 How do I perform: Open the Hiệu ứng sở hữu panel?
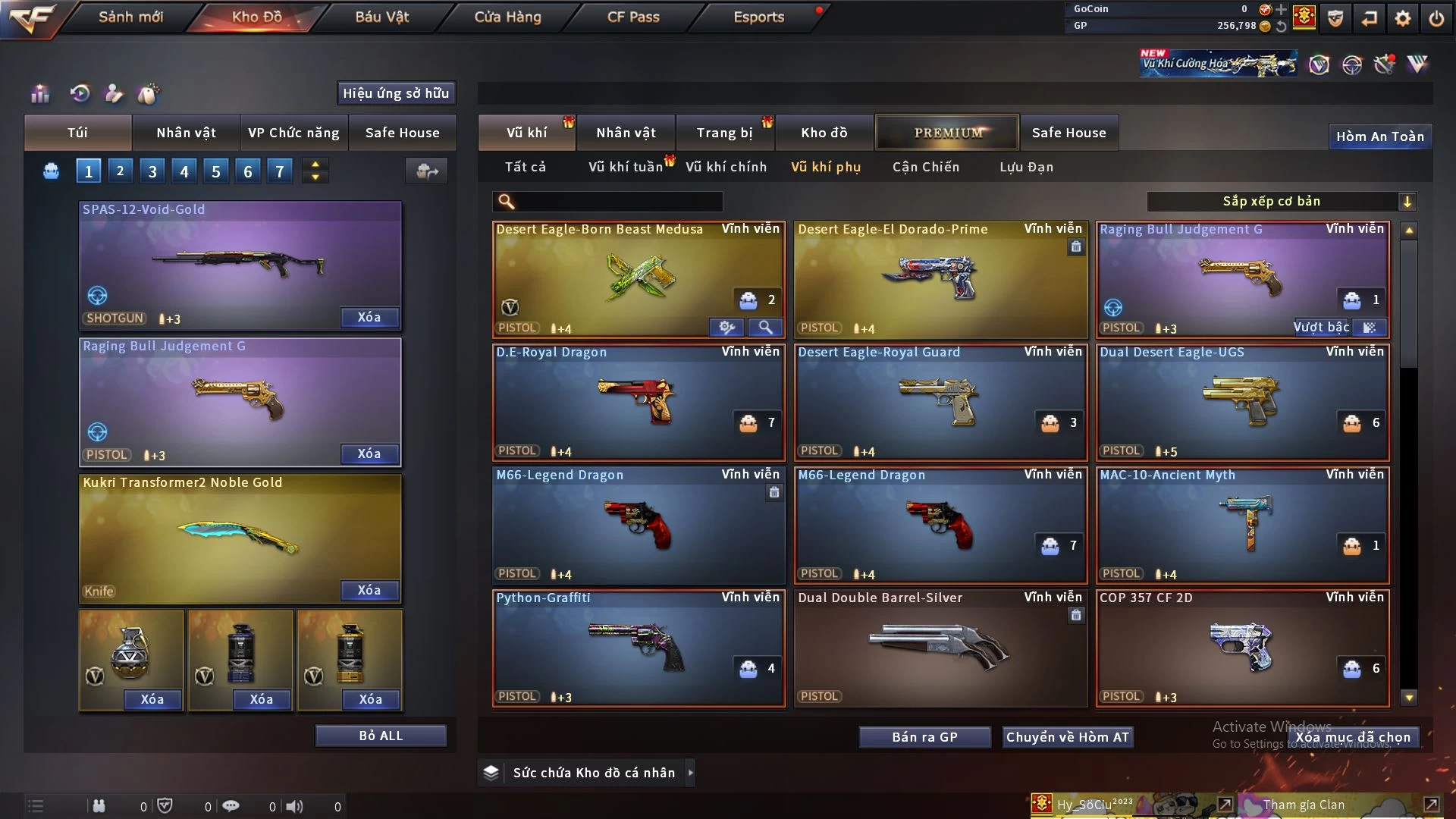coord(396,93)
